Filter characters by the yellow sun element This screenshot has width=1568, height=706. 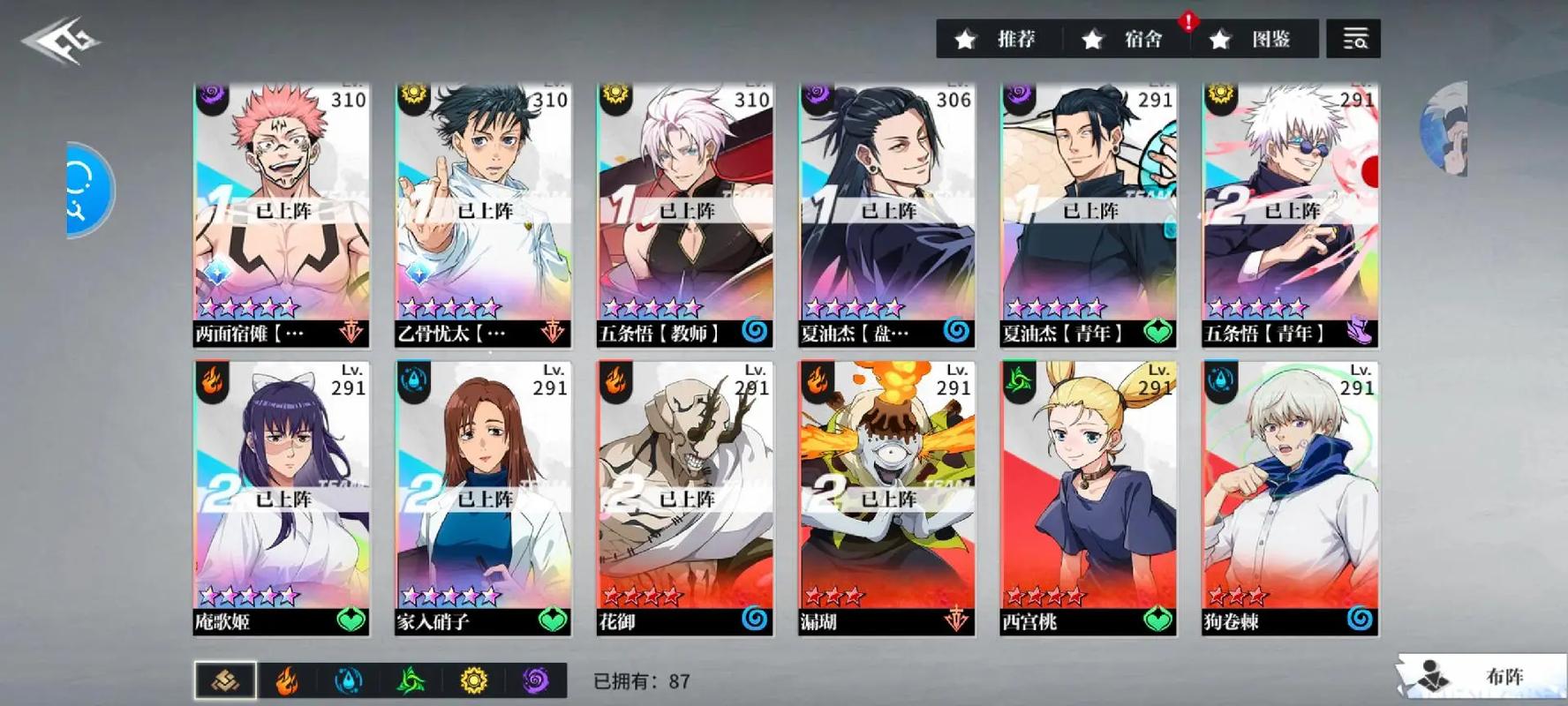(x=473, y=680)
